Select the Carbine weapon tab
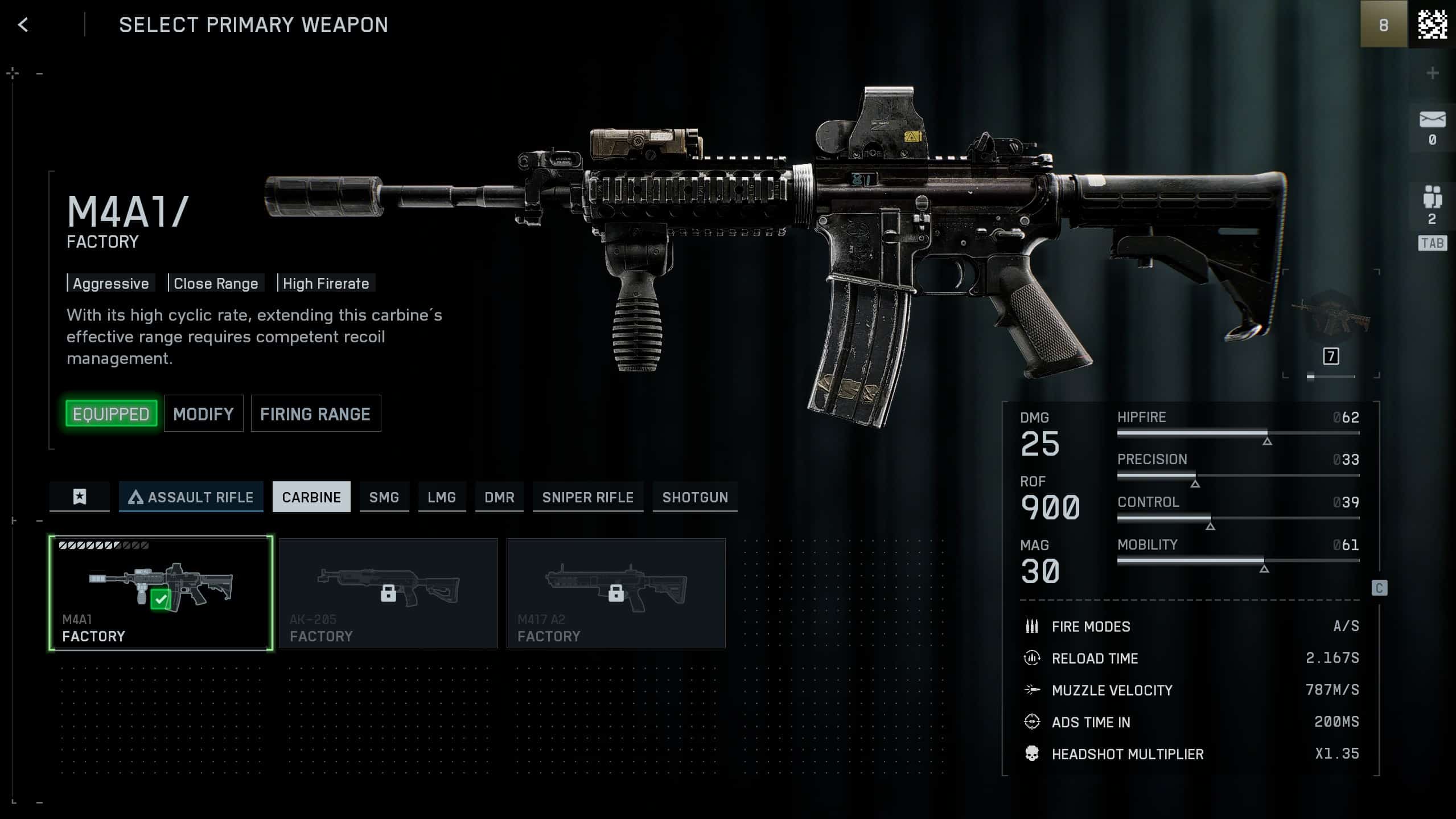 [x=311, y=497]
